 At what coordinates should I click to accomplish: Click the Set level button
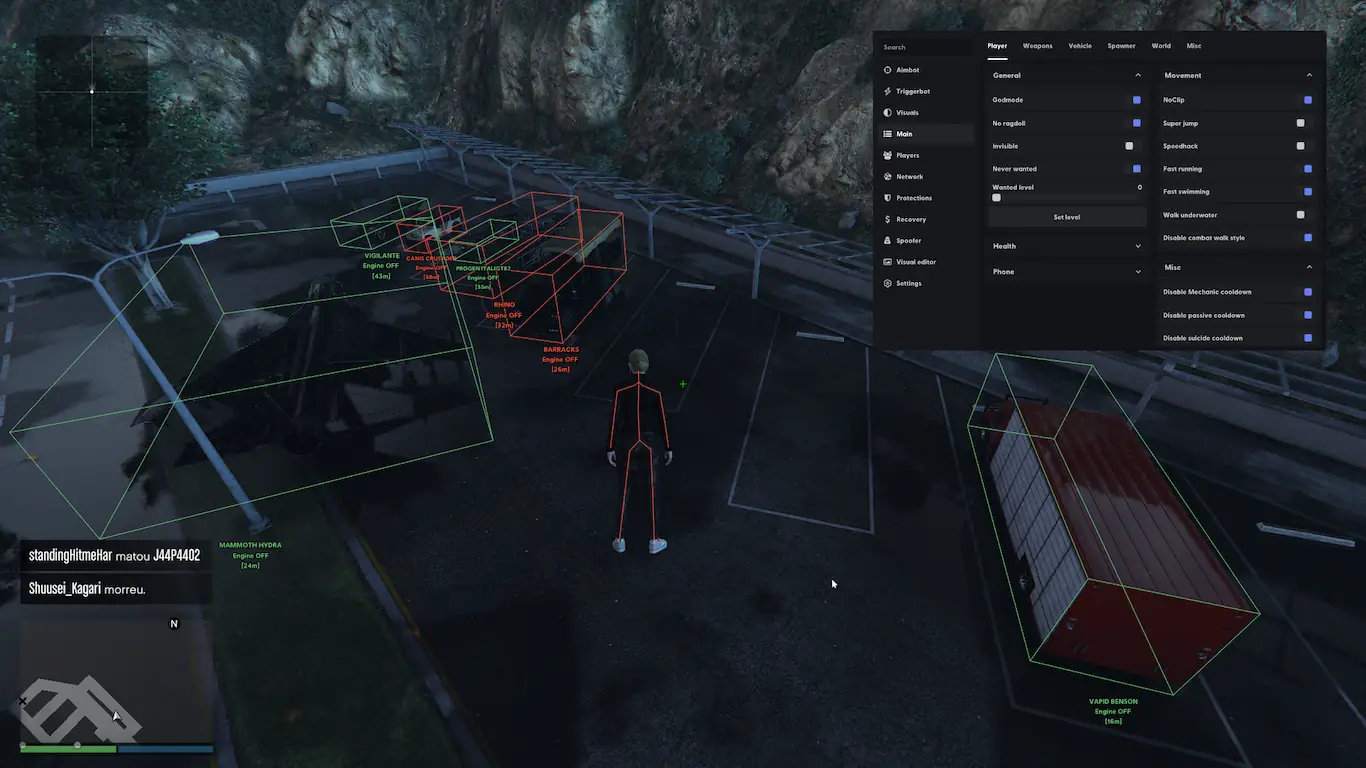click(1066, 217)
